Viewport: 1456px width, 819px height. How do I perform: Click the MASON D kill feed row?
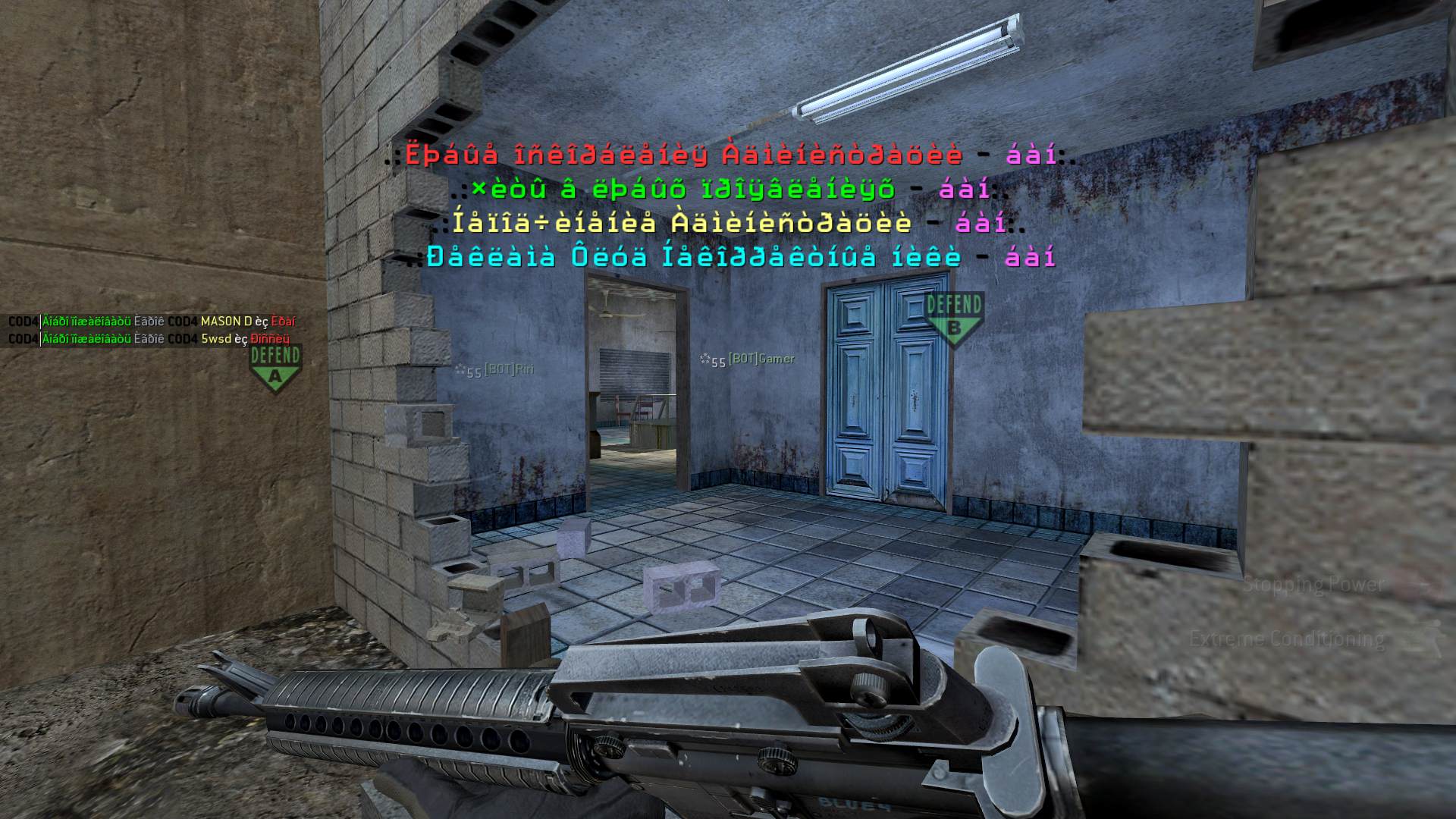point(152,322)
